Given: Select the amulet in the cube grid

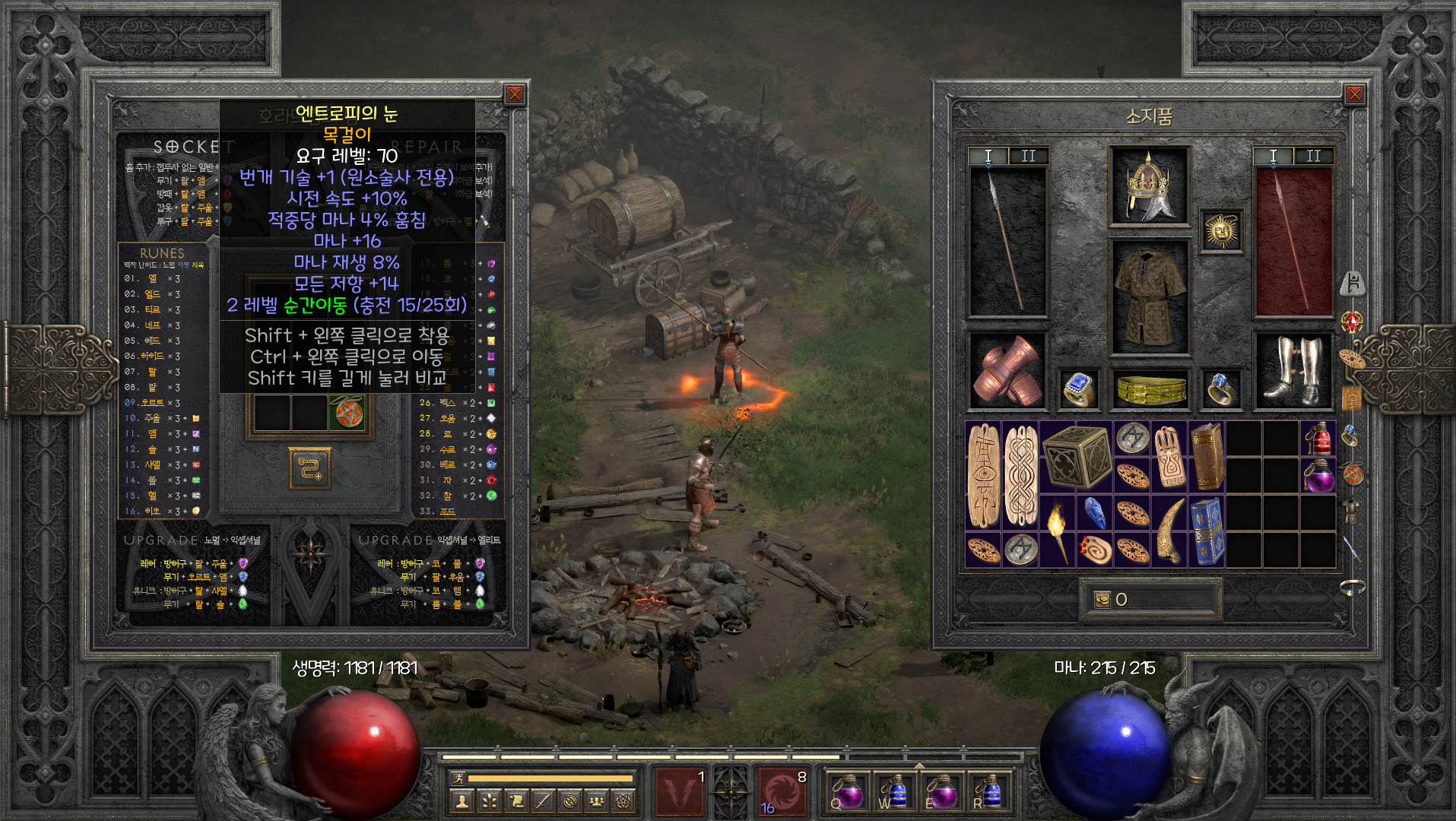Looking at the screenshot, I should click(x=347, y=413).
